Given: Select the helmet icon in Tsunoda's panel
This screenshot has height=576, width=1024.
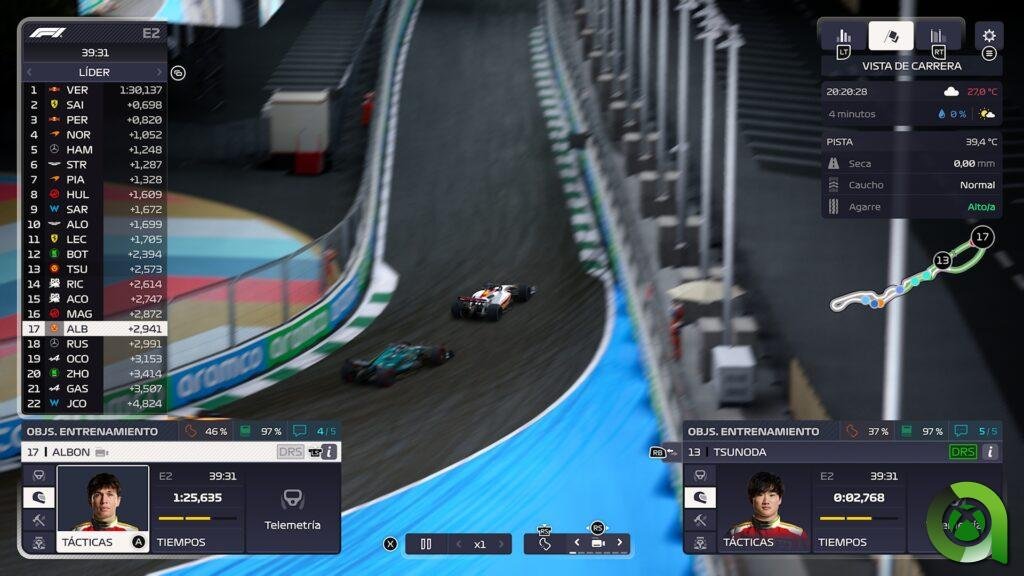Looking at the screenshot, I should [699, 497].
